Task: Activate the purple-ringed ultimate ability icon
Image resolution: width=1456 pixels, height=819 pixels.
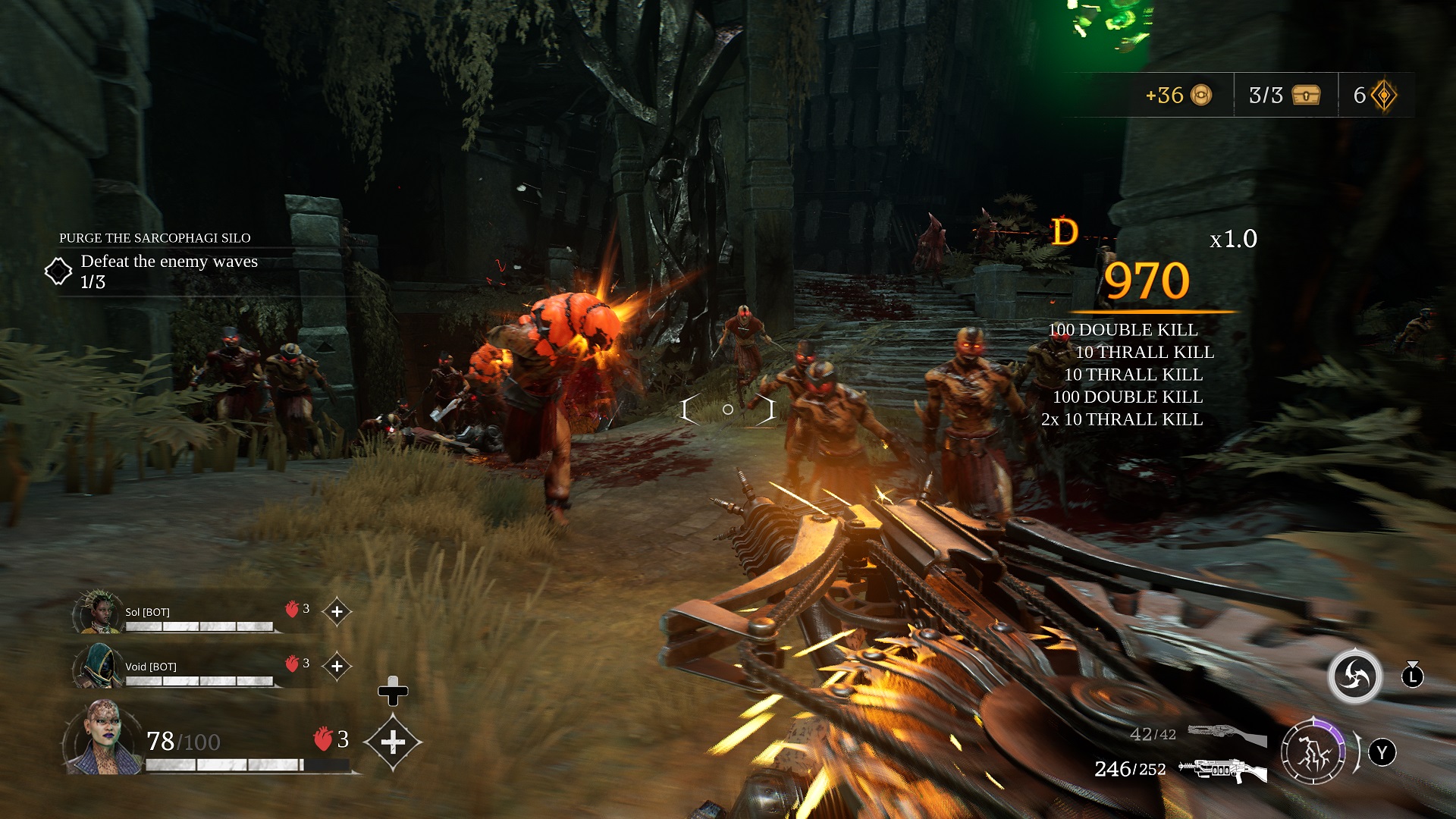Action: [1313, 753]
